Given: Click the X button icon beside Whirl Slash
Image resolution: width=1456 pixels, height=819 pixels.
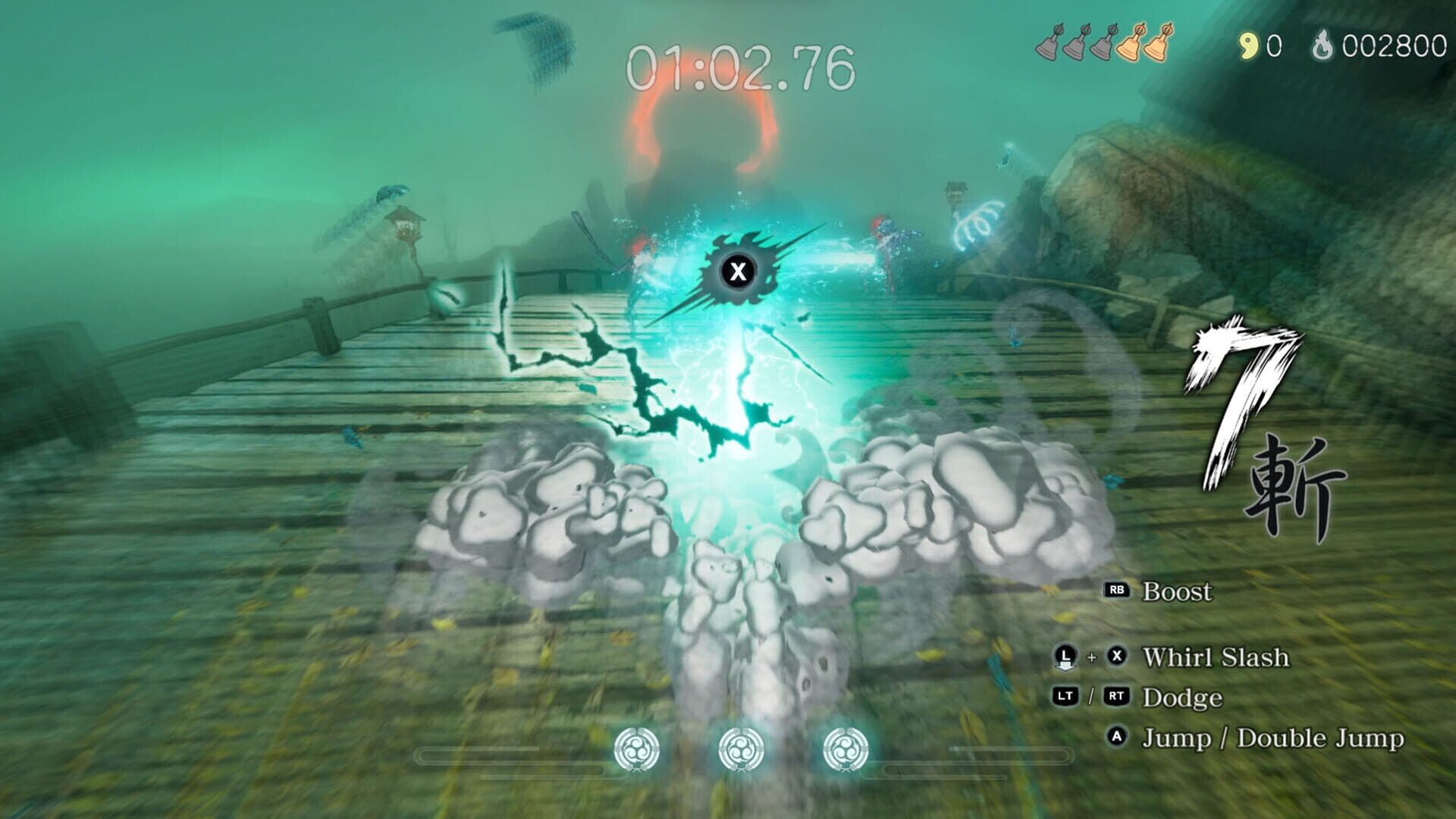Looking at the screenshot, I should tap(1116, 657).
